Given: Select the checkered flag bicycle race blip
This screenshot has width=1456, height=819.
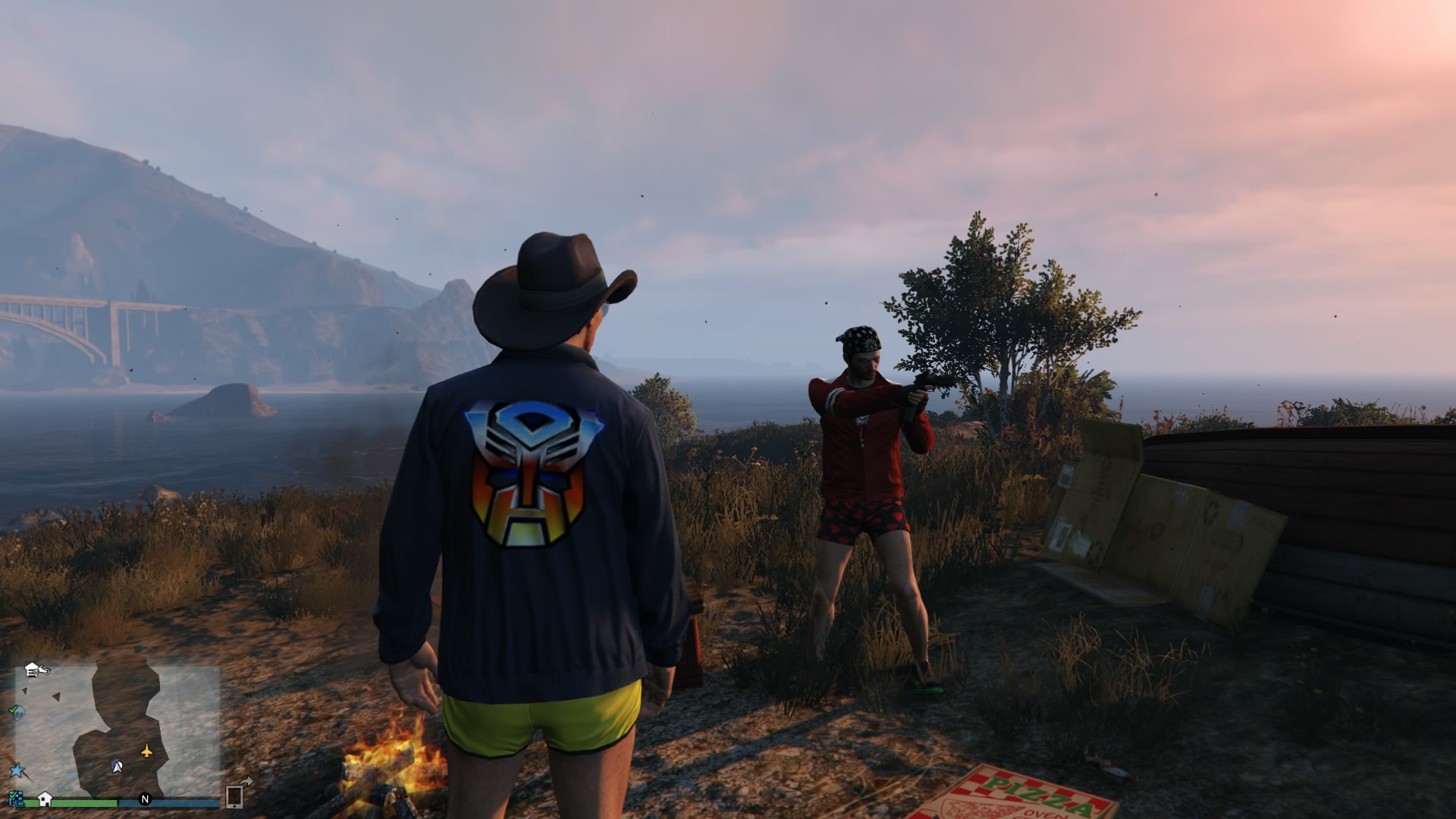Looking at the screenshot, I should [x=15, y=799].
